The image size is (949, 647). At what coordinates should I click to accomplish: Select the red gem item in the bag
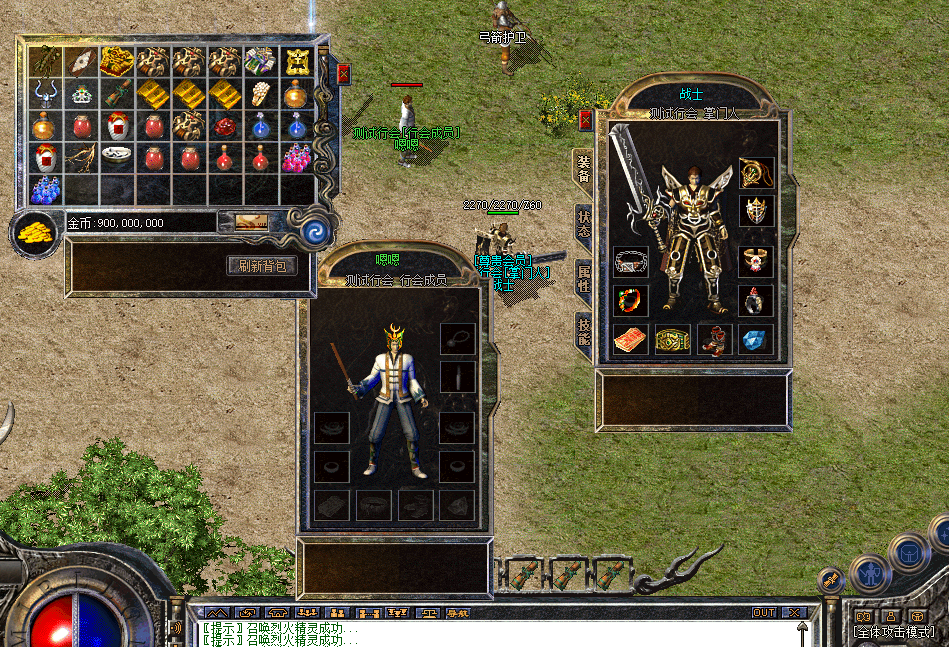[224, 127]
